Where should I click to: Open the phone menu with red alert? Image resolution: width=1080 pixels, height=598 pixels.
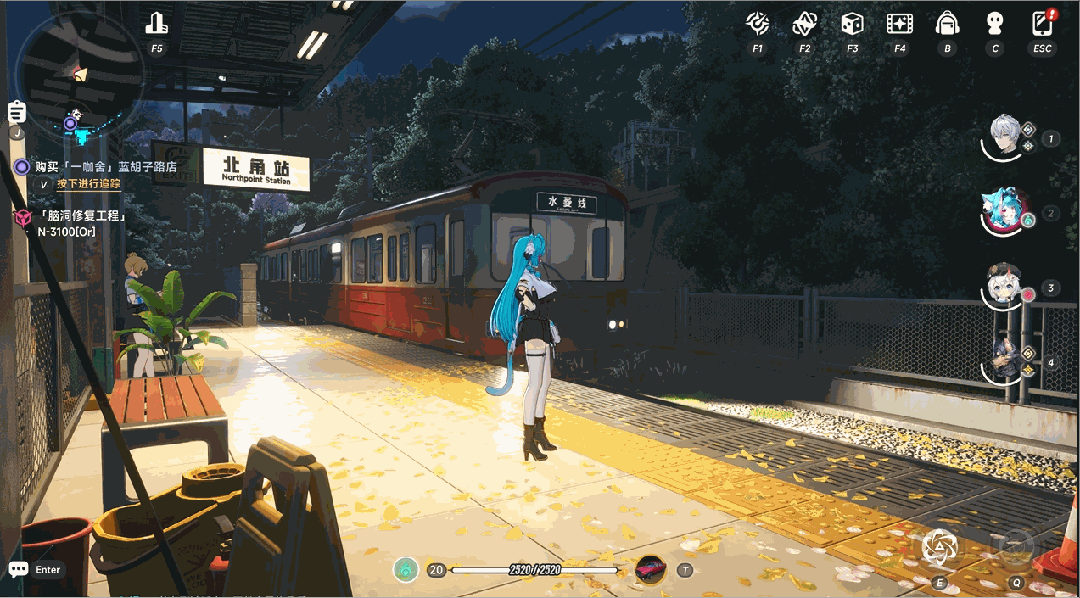(1043, 22)
